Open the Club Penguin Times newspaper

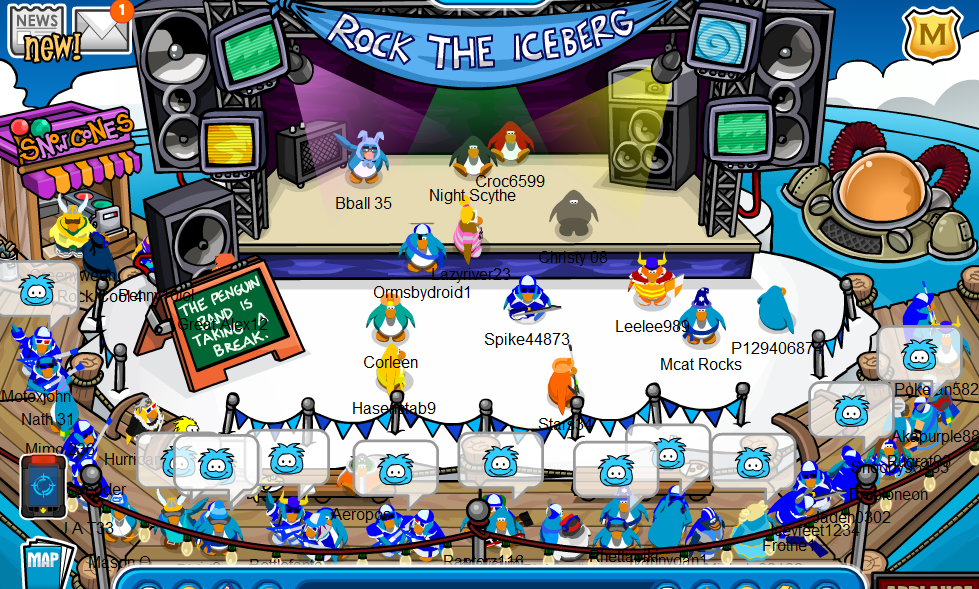(x=38, y=30)
